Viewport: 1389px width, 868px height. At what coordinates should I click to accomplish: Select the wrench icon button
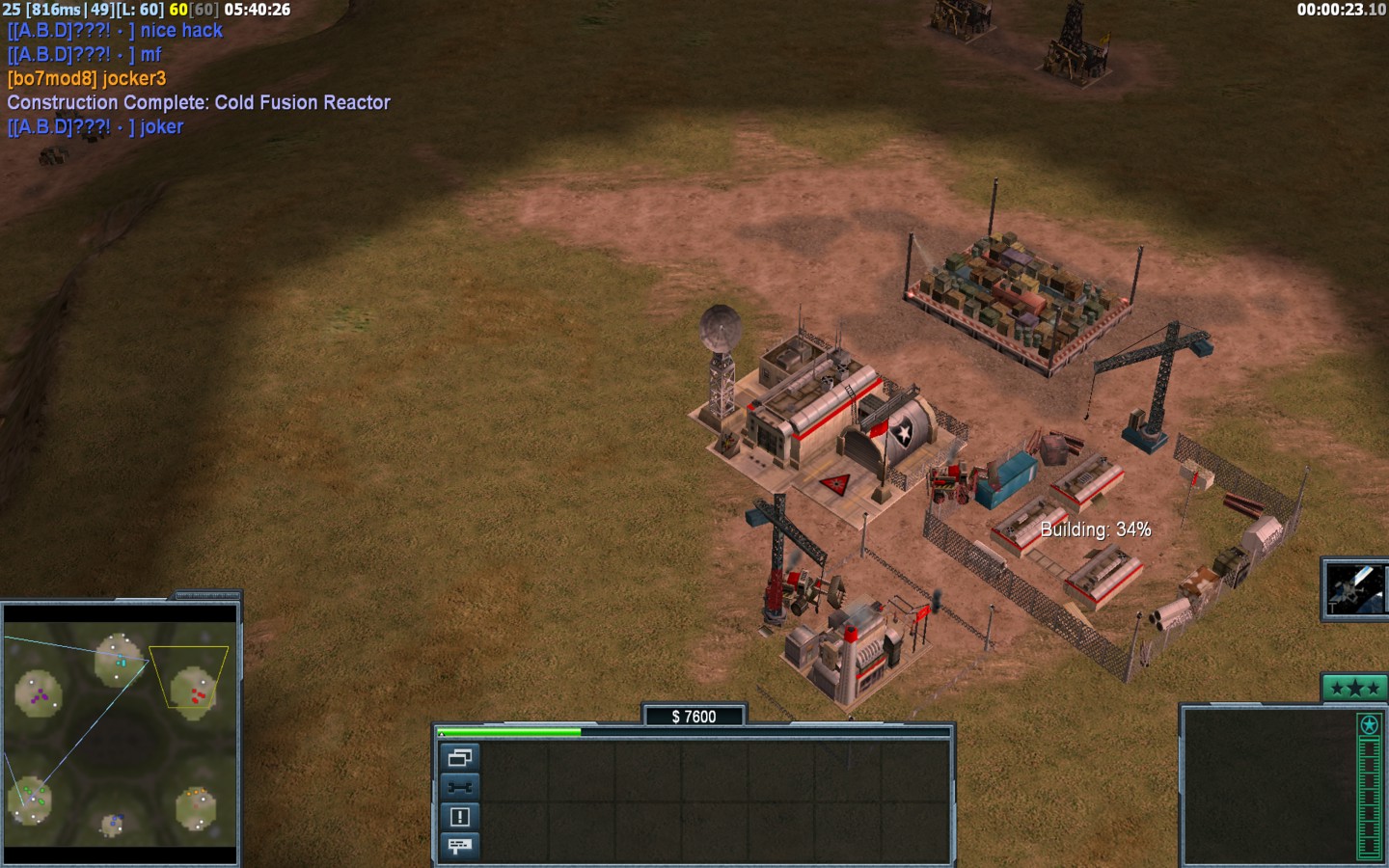point(460,787)
